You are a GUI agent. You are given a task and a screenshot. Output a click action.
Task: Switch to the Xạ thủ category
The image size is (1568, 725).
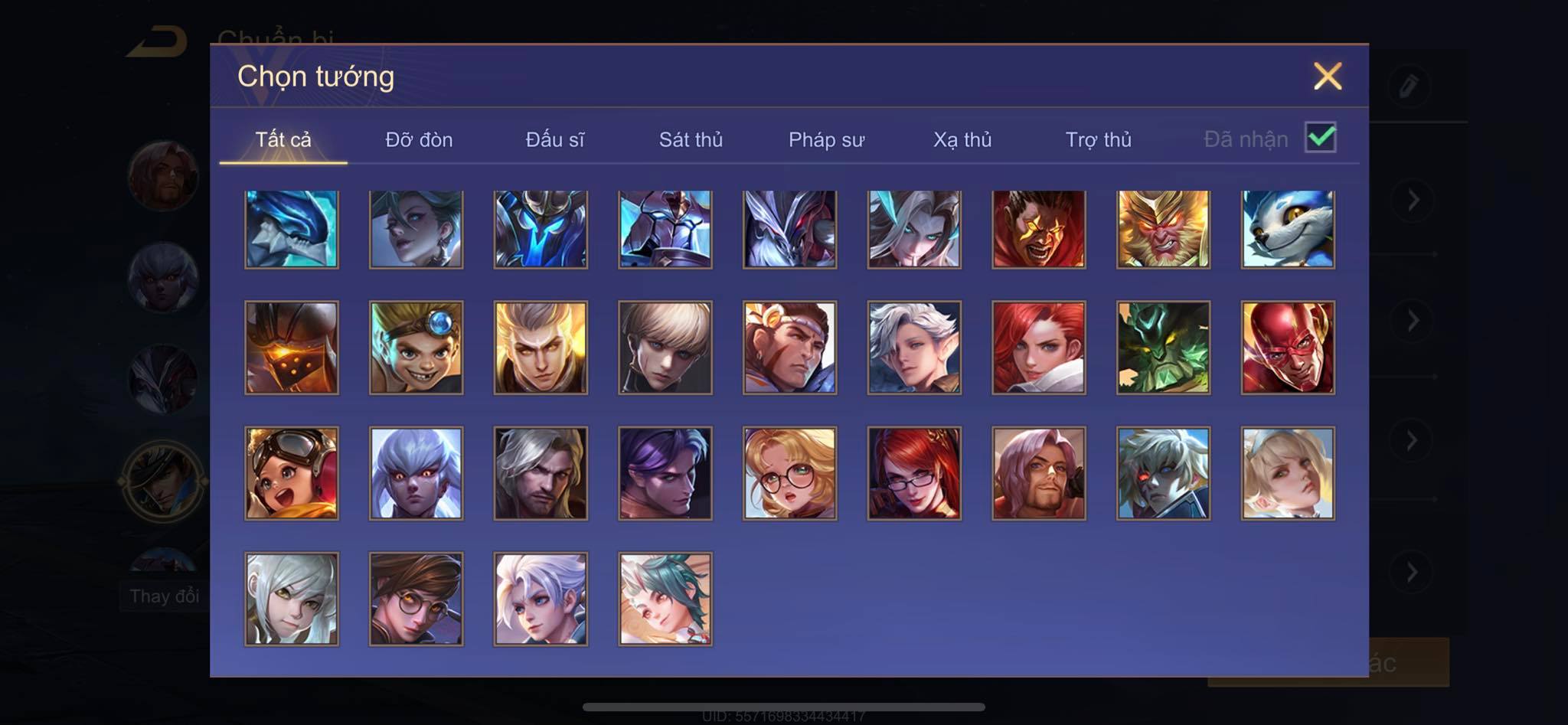pyautogui.click(x=962, y=139)
